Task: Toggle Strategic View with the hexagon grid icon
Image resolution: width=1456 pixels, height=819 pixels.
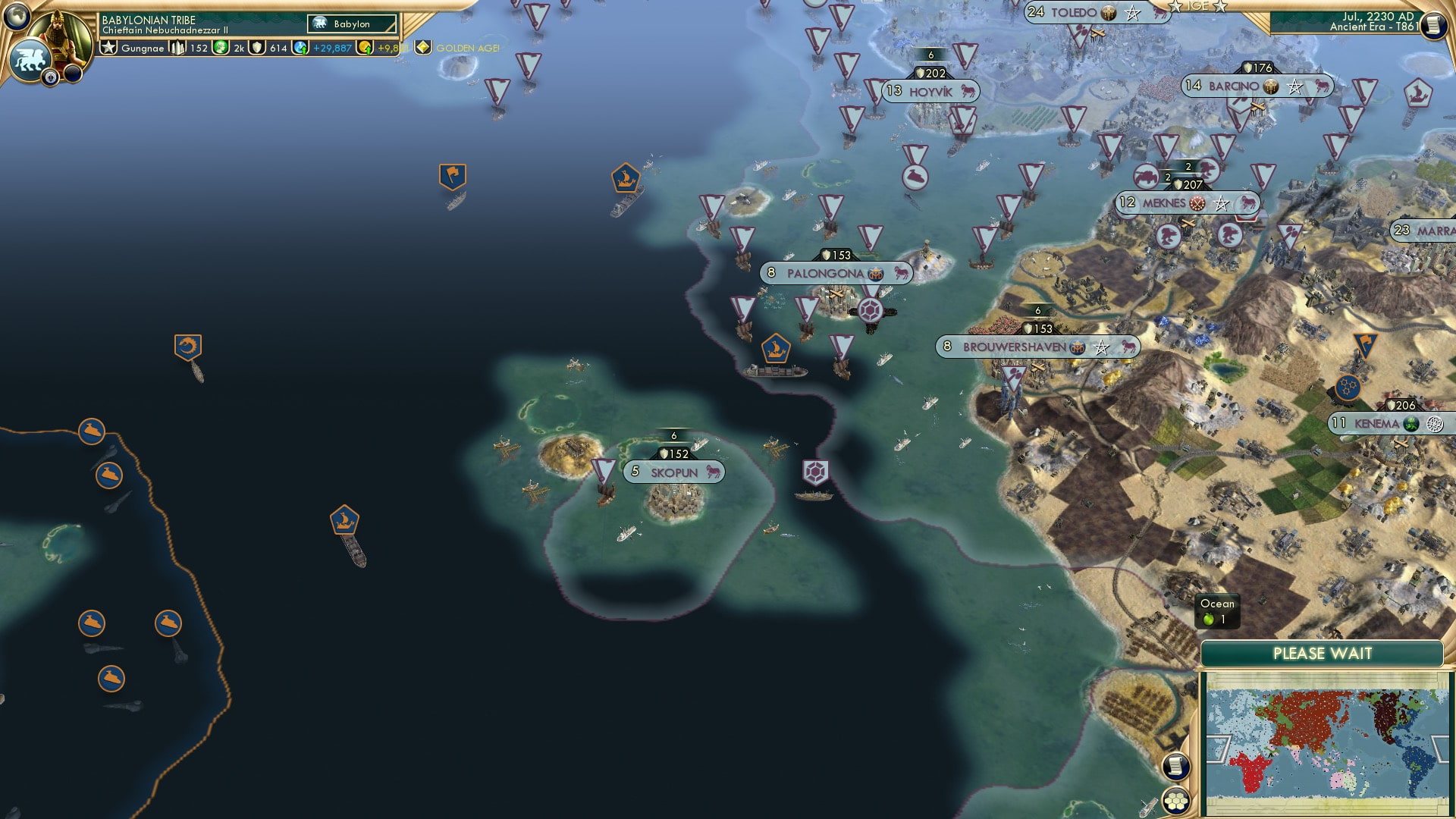Action: [x=1175, y=801]
